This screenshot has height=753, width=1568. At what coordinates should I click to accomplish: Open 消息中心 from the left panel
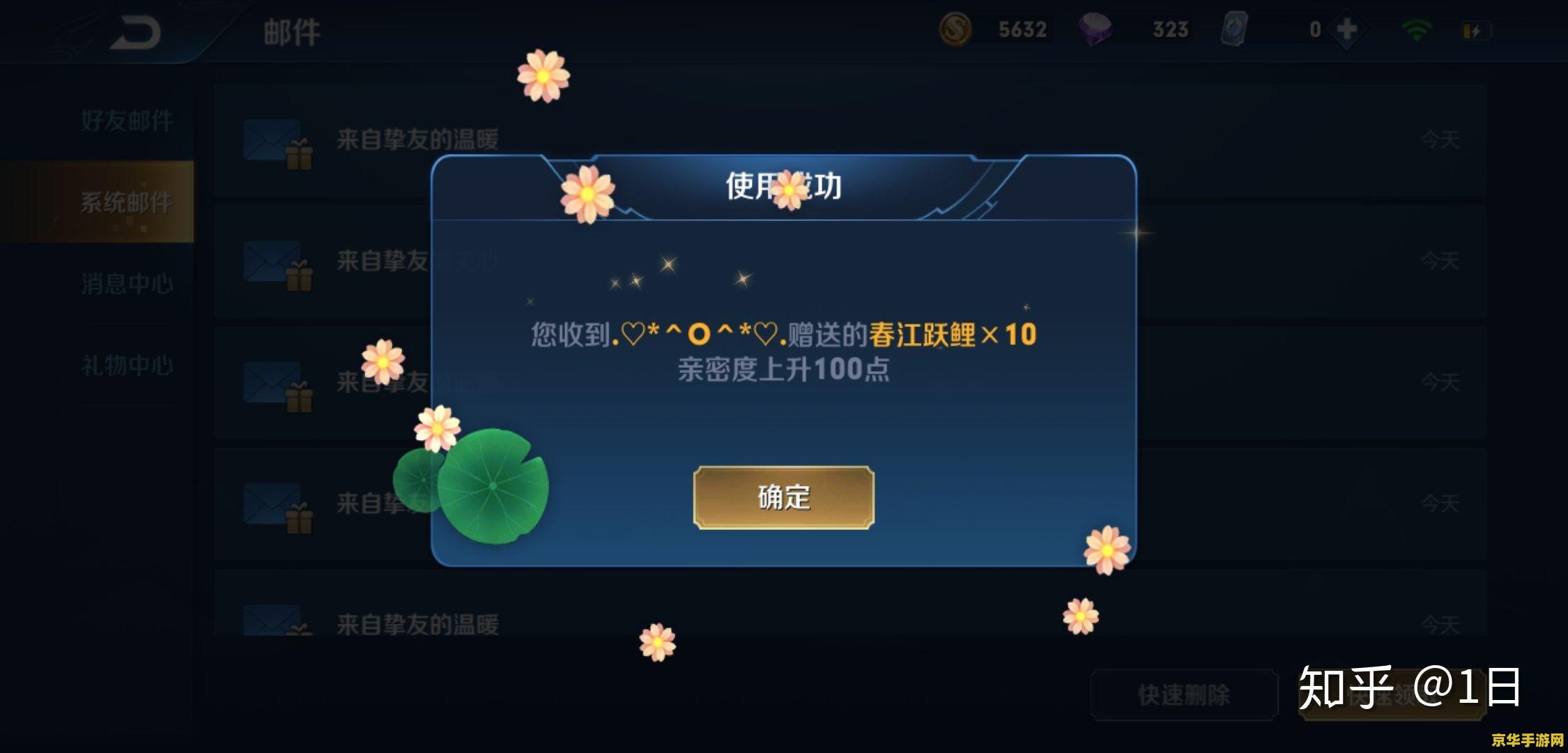128,284
